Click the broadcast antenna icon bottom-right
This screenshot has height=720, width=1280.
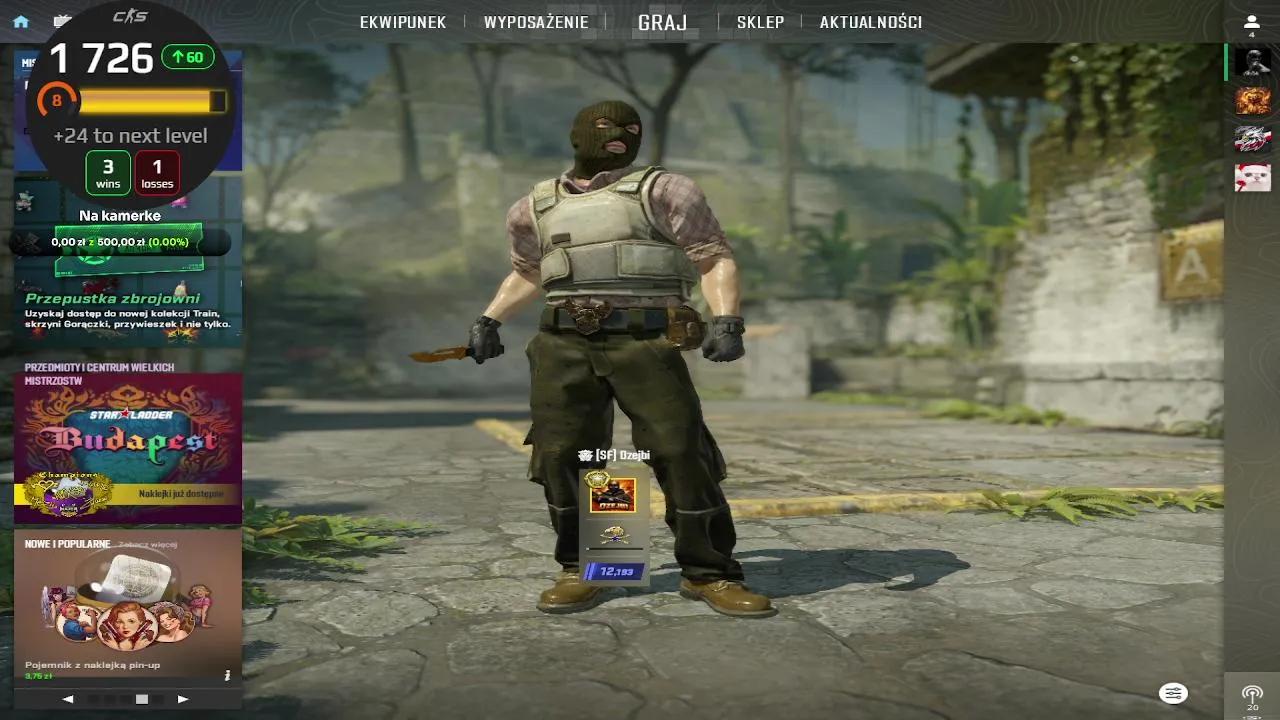tap(1252, 695)
